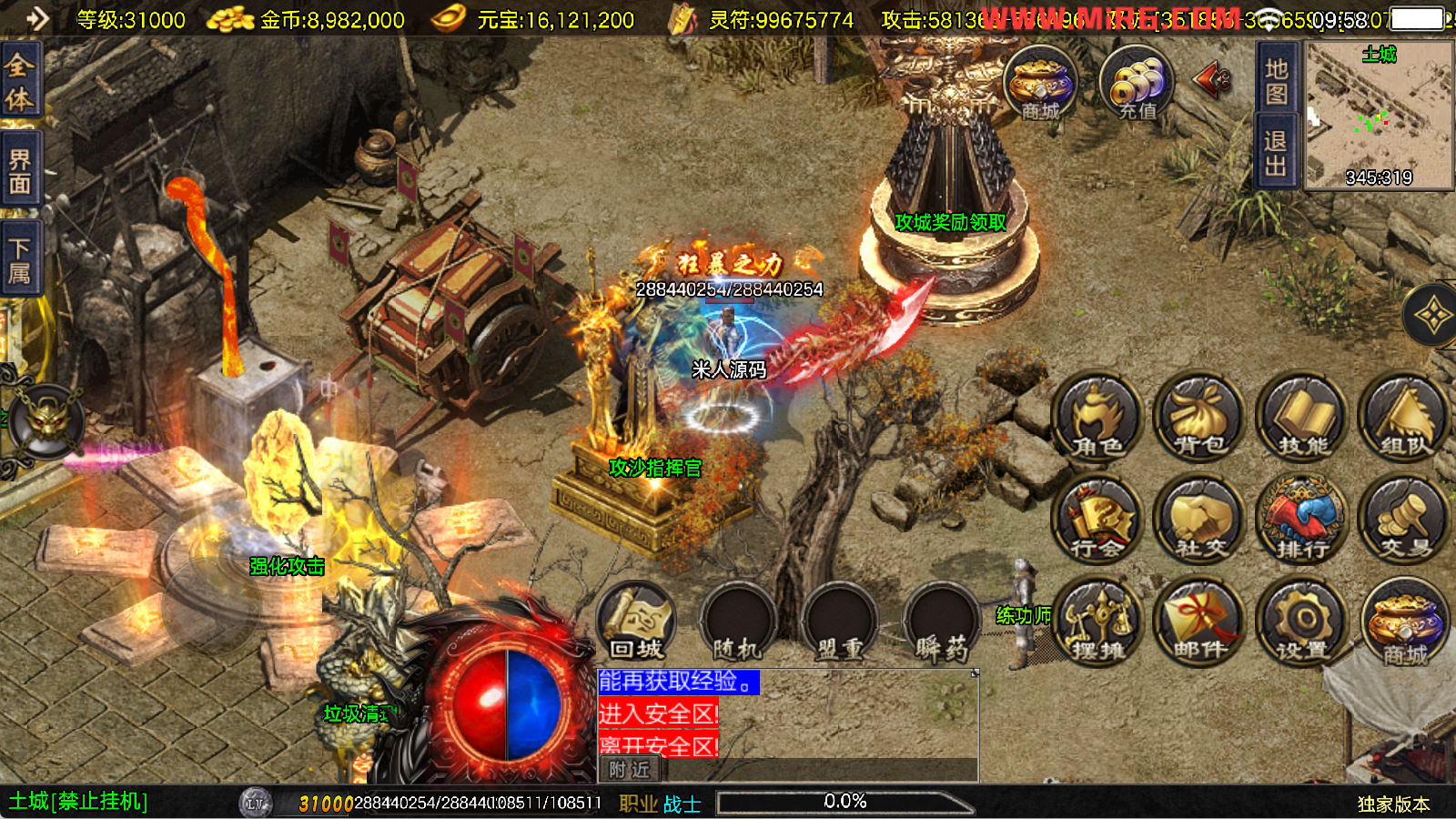Activate the 随机 random teleport slot
Screen dimensions: 1456x819
[738, 622]
